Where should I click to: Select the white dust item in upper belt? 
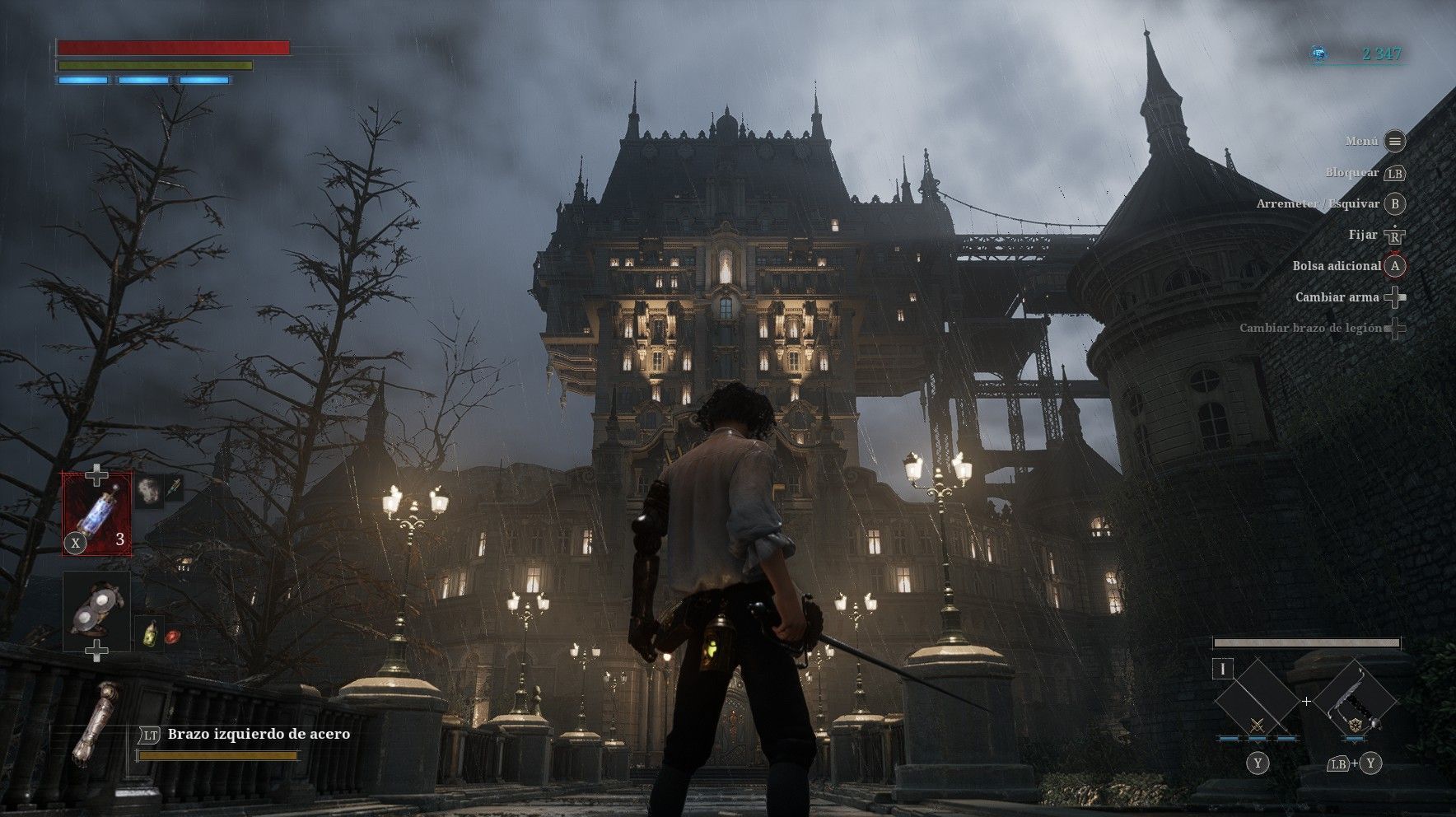pyautogui.click(x=148, y=490)
